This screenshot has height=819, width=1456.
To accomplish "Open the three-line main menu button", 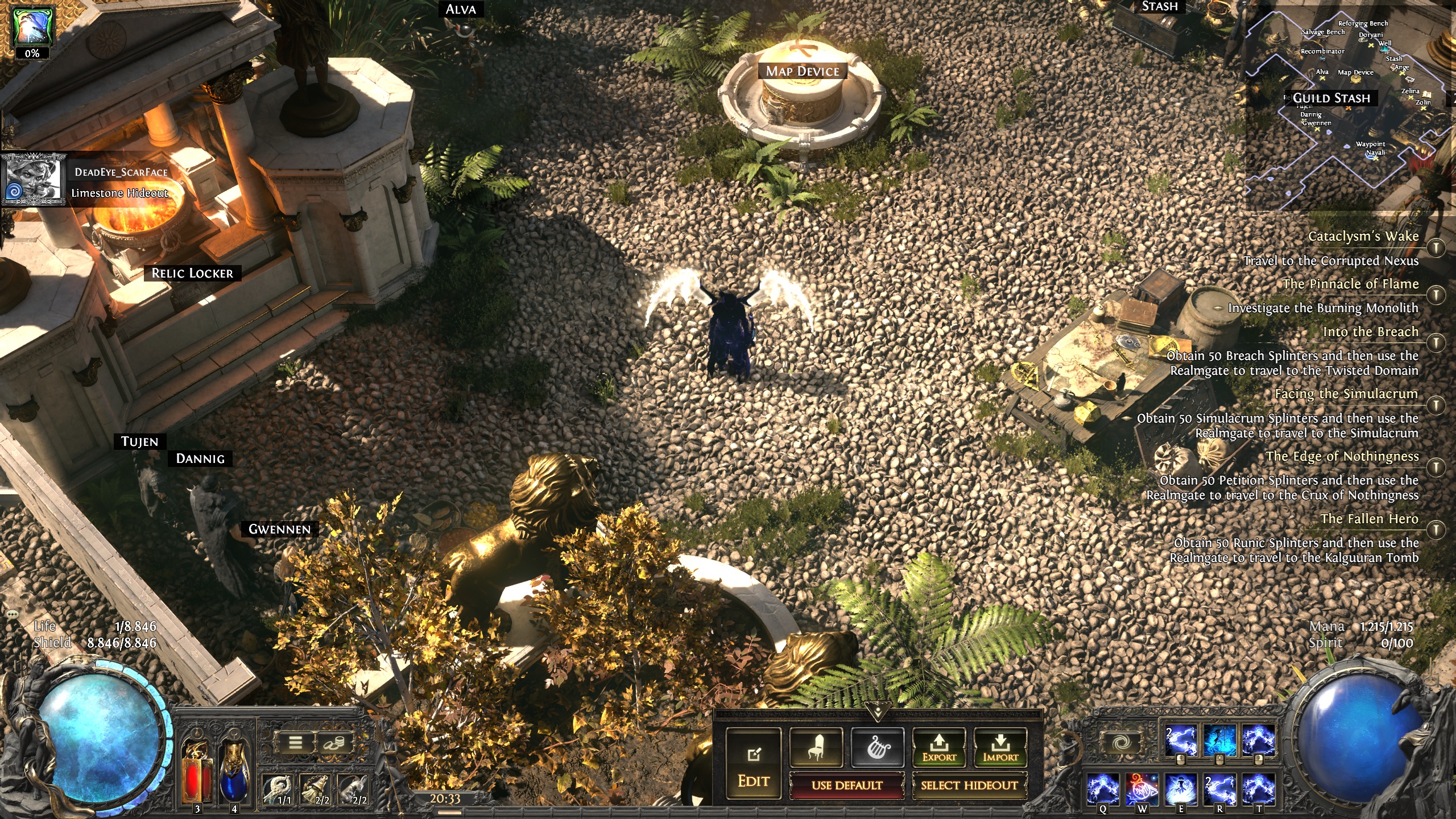I will tap(295, 742).
